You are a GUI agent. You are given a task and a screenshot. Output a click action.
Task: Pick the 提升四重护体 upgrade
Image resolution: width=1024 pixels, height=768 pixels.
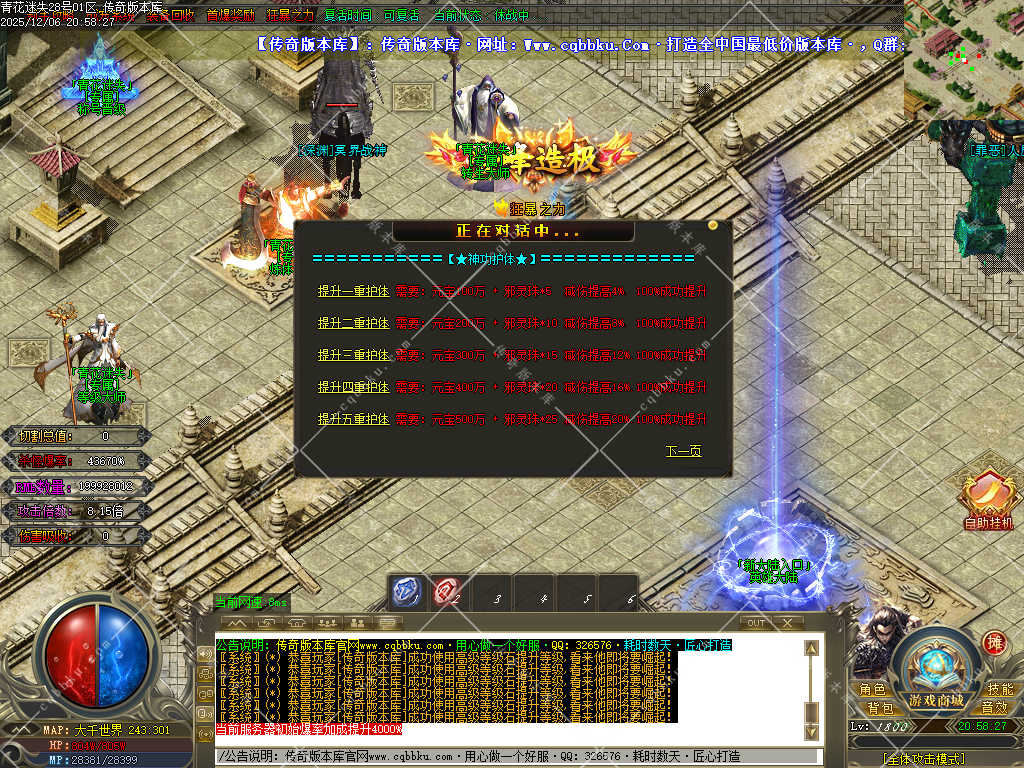[353, 387]
